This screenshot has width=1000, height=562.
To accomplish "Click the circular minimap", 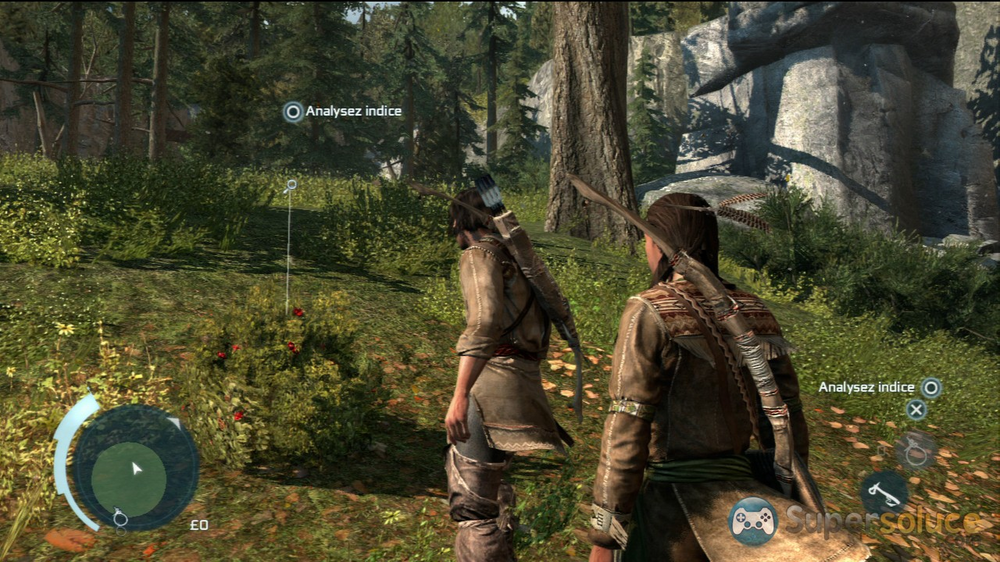I will coord(135,467).
